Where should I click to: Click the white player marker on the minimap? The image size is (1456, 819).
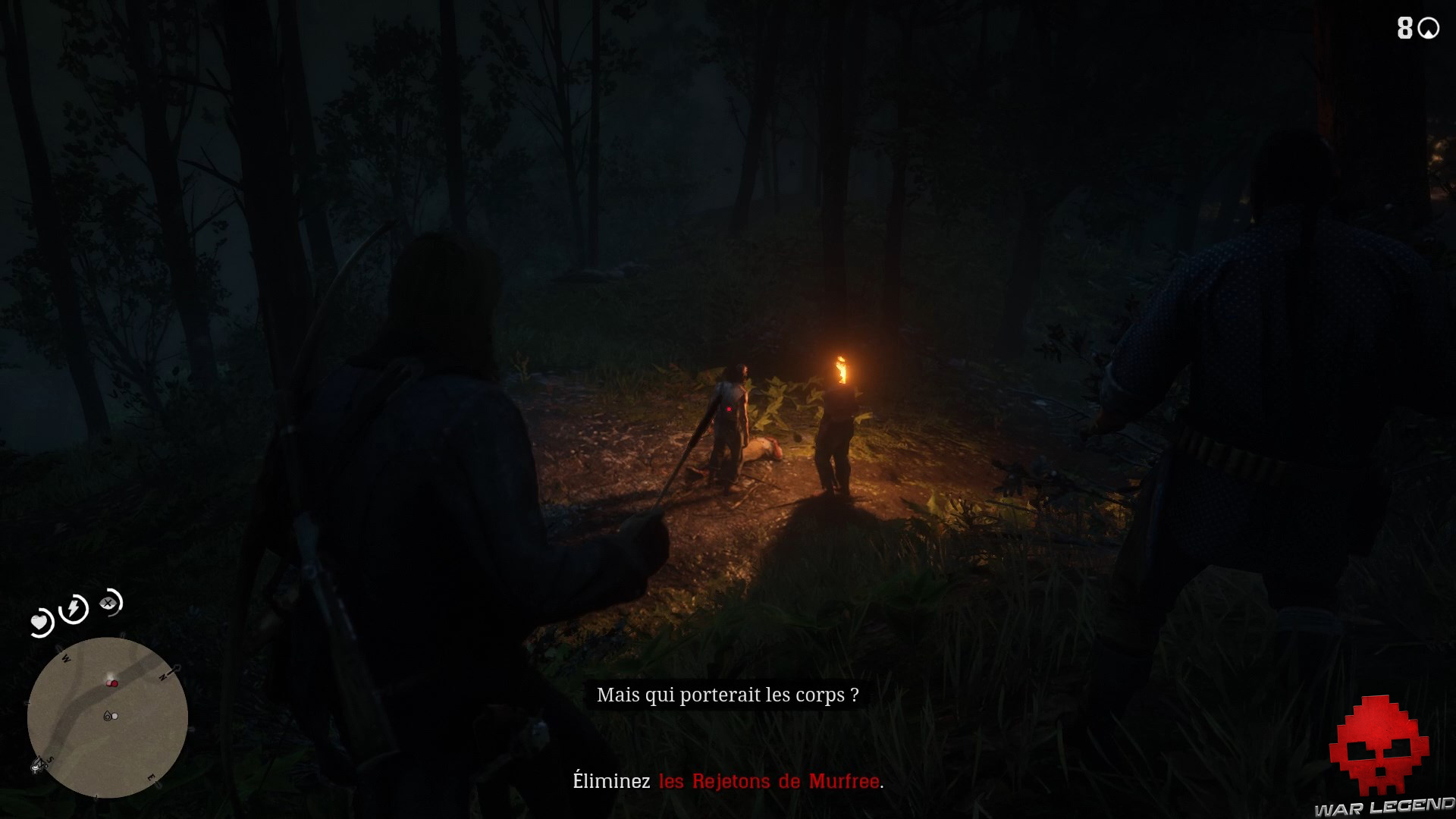(x=108, y=716)
